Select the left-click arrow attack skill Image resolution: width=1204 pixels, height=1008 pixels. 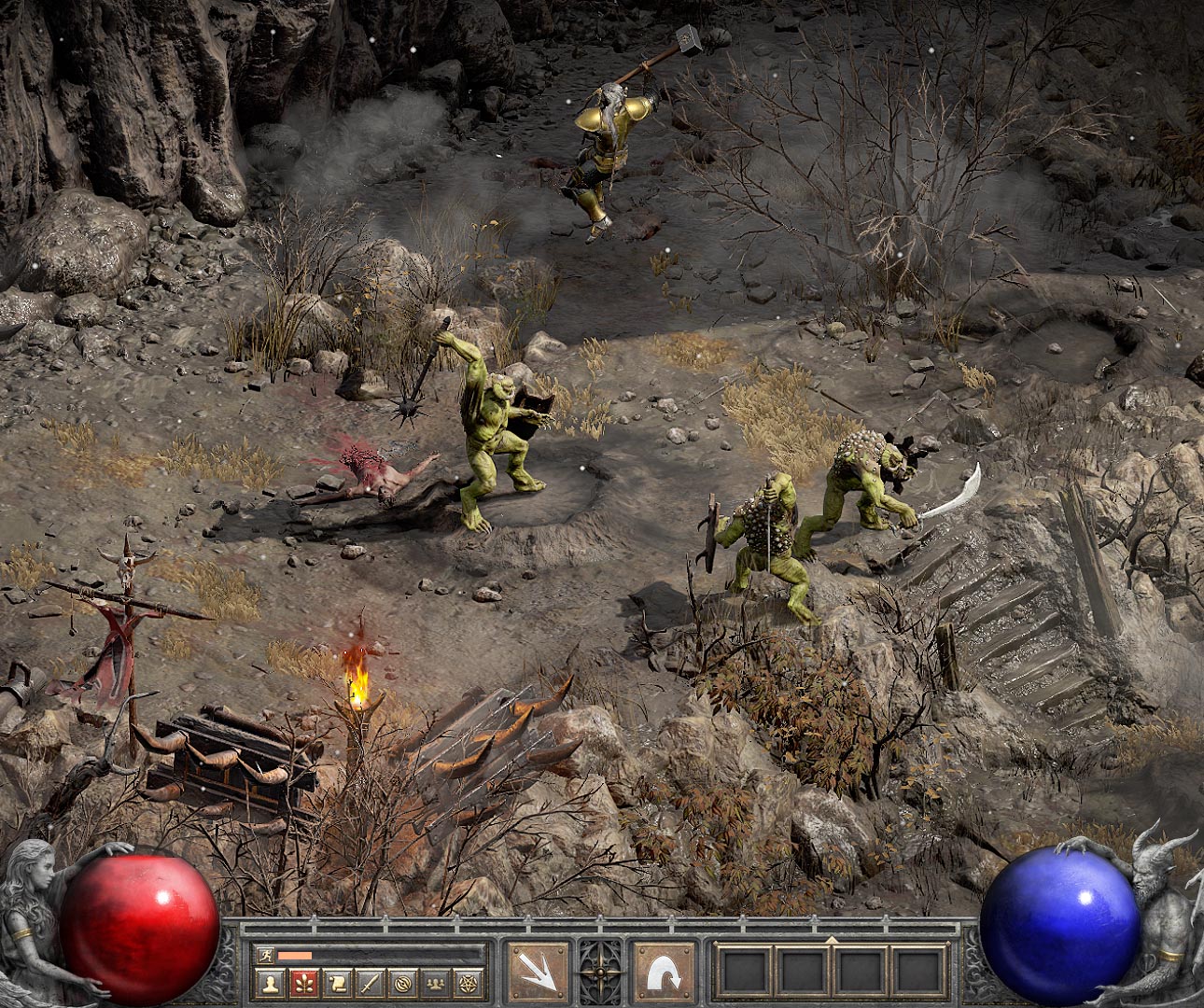[539, 973]
